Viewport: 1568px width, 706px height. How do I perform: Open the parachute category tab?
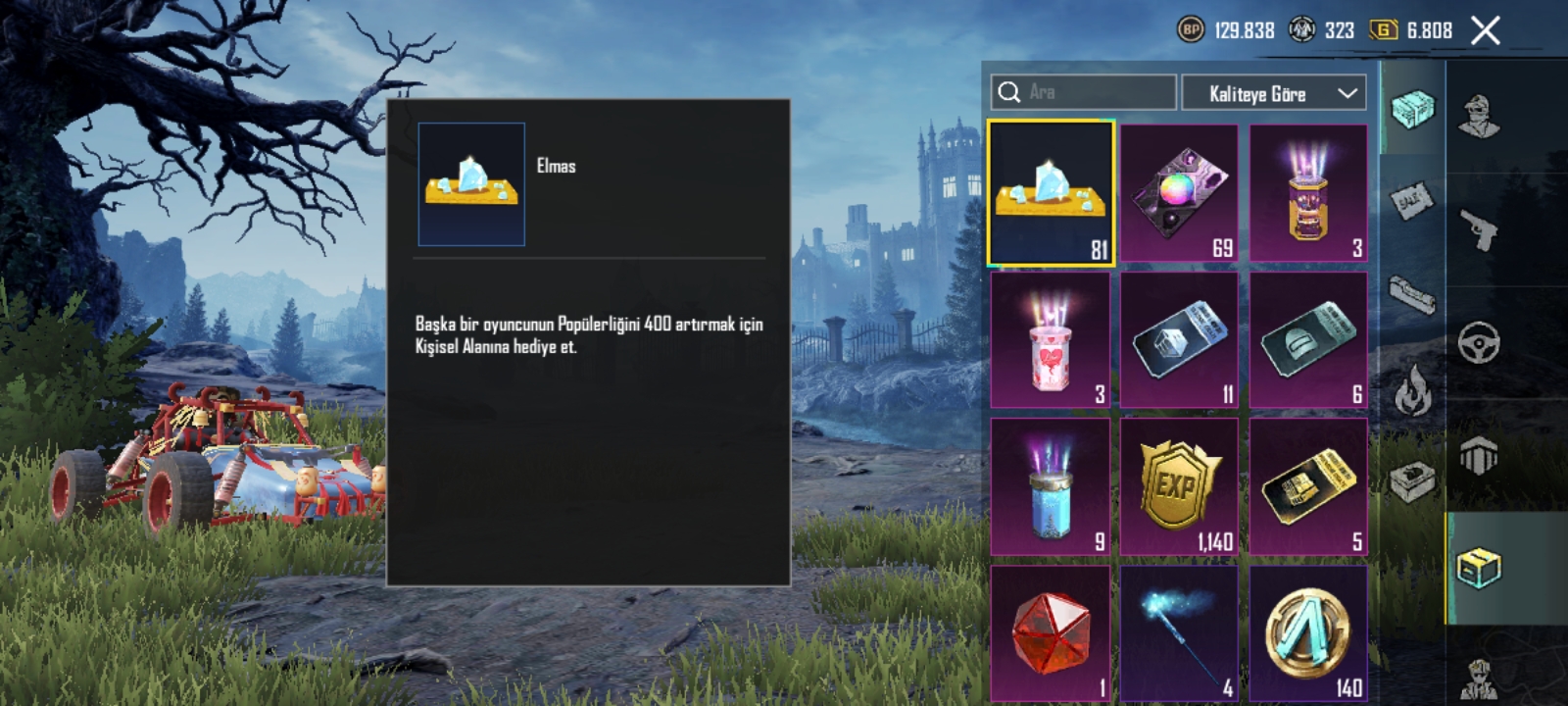tap(1478, 455)
